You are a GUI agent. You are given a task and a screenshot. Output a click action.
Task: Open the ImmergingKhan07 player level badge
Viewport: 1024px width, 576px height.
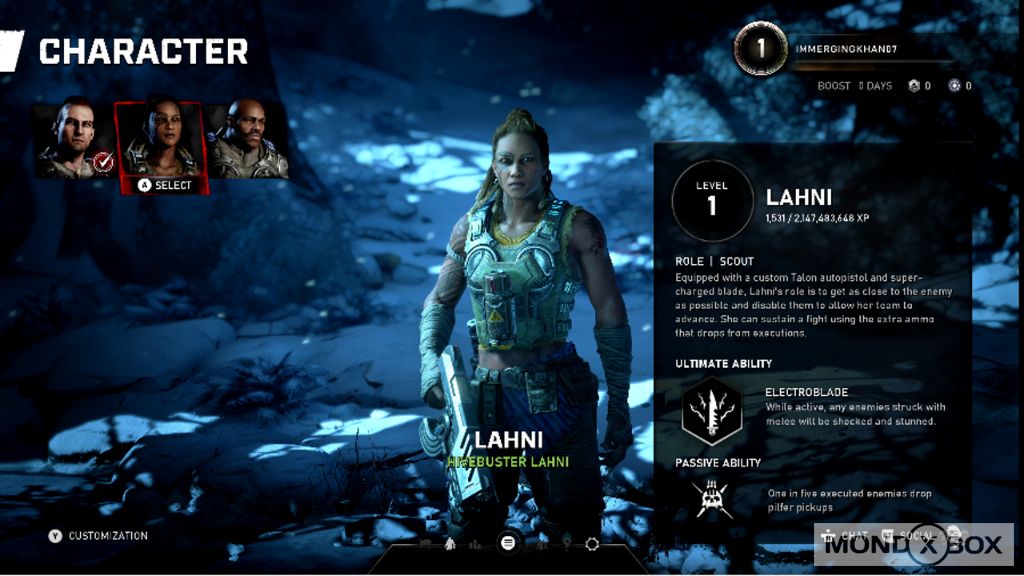(760, 49)
